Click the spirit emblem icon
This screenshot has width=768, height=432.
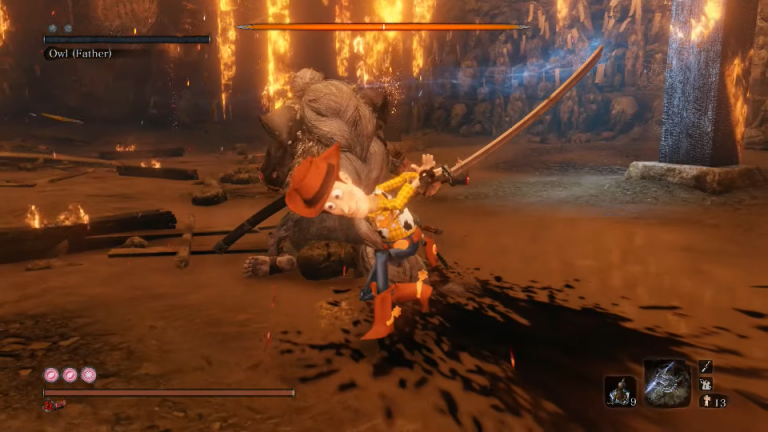point(705,402)
